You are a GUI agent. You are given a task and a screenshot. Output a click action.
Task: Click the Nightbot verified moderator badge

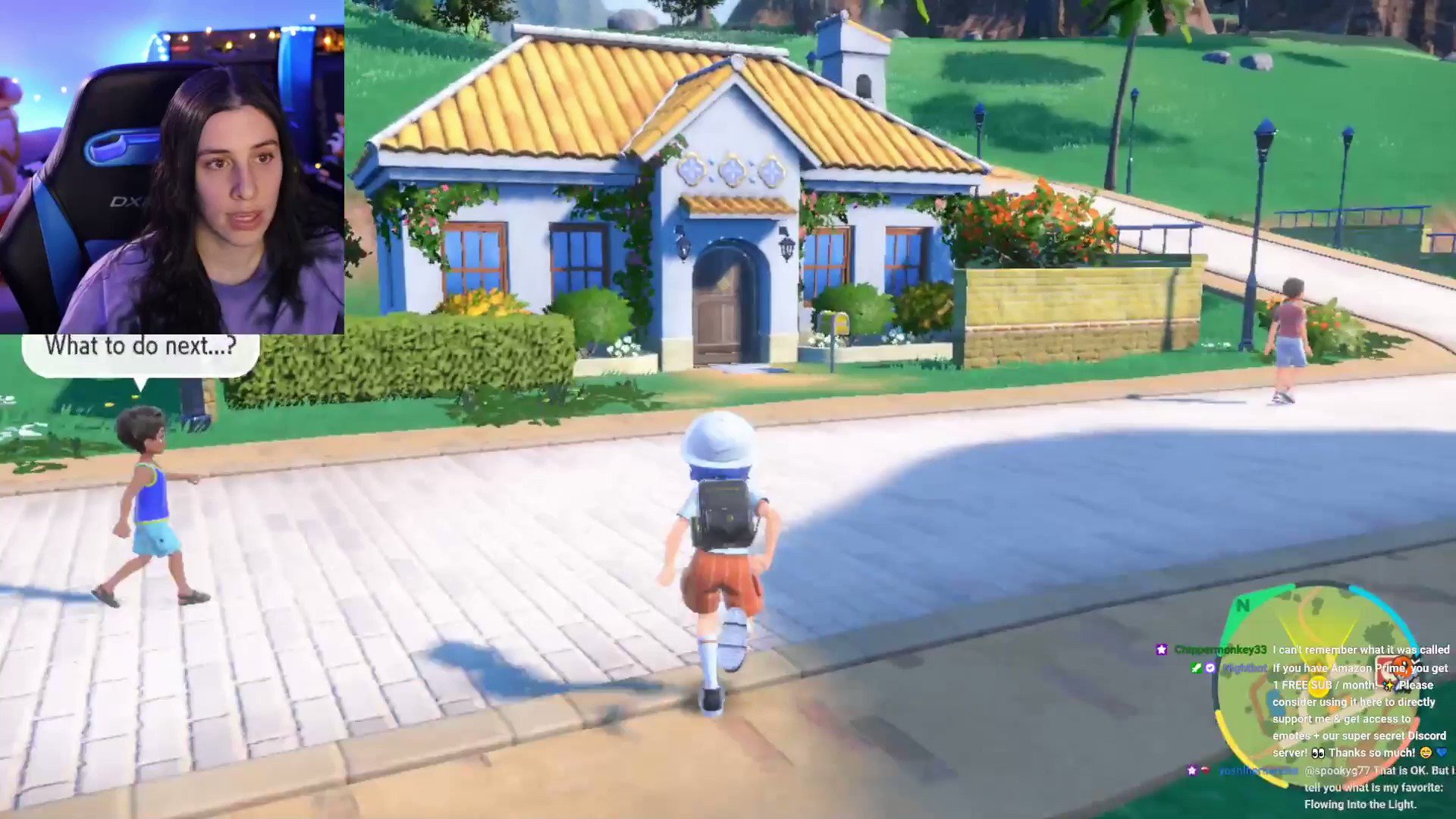(1210, 667)
